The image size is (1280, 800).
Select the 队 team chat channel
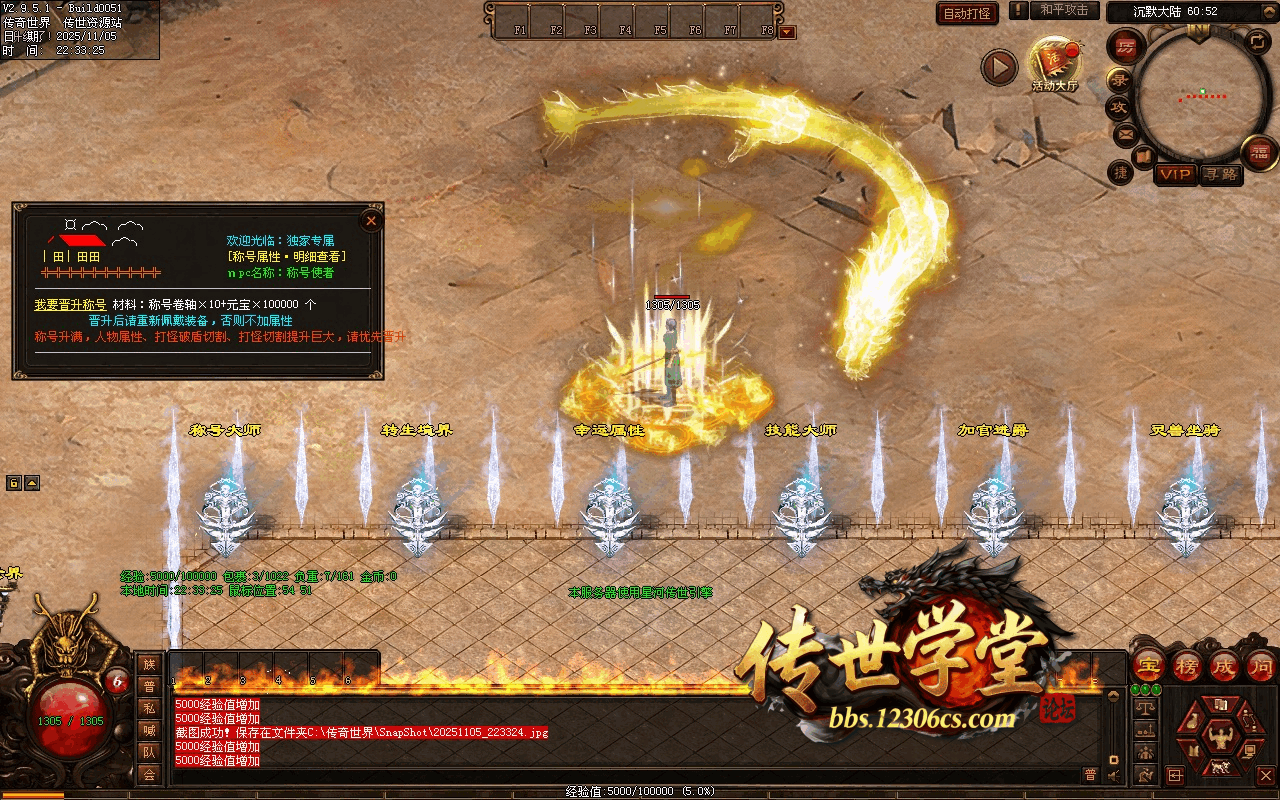[x=149, y=752]
